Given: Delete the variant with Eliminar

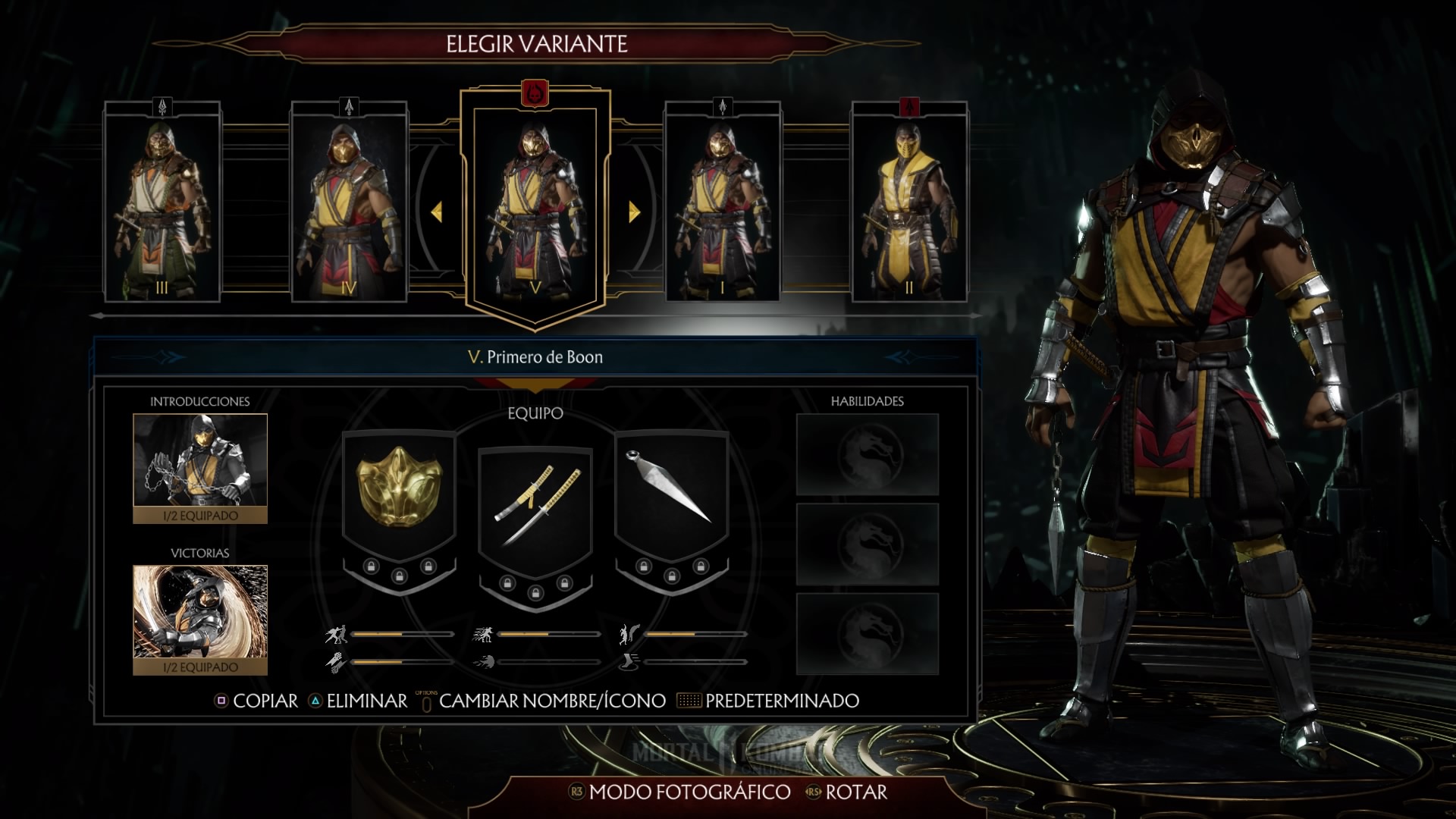Looking at the screenshot, I should (358, 701).
